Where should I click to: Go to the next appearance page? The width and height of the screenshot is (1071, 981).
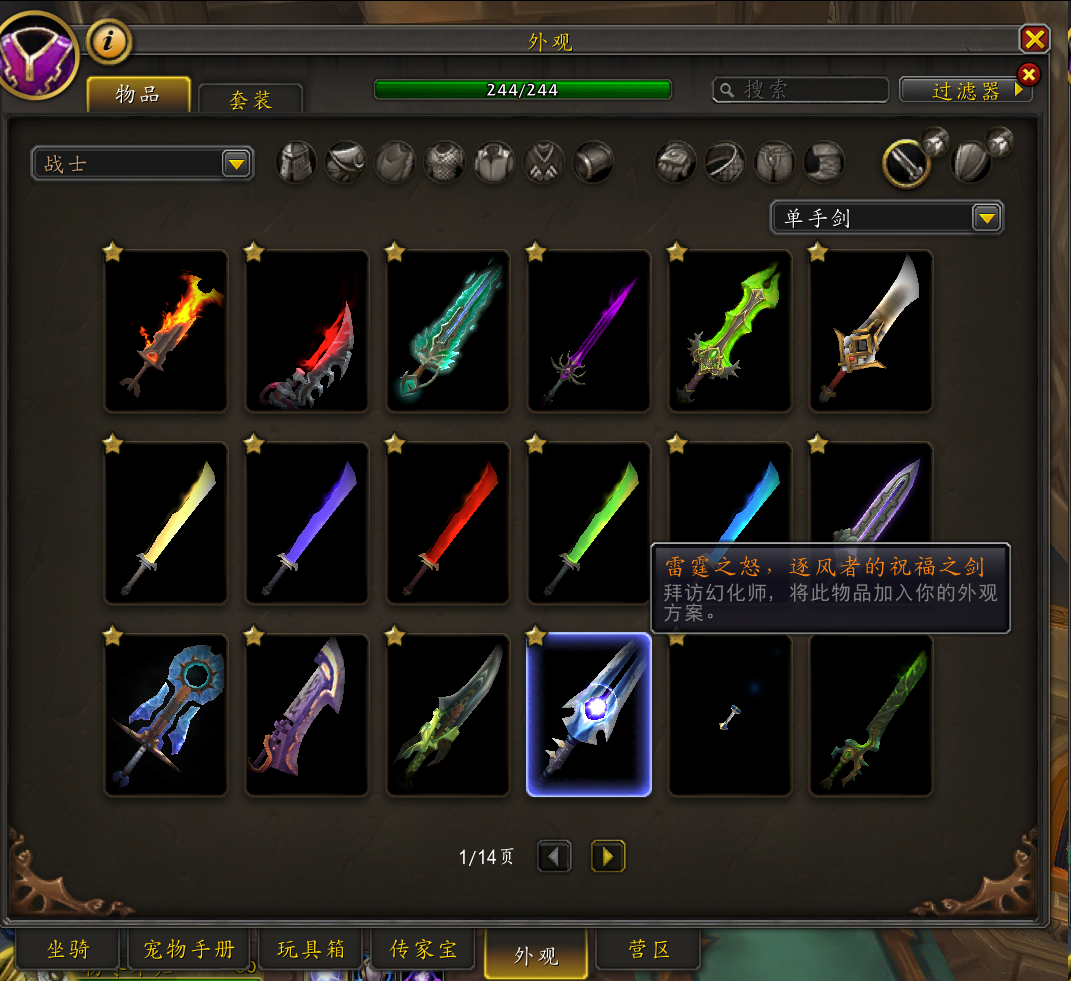(608, 856)
